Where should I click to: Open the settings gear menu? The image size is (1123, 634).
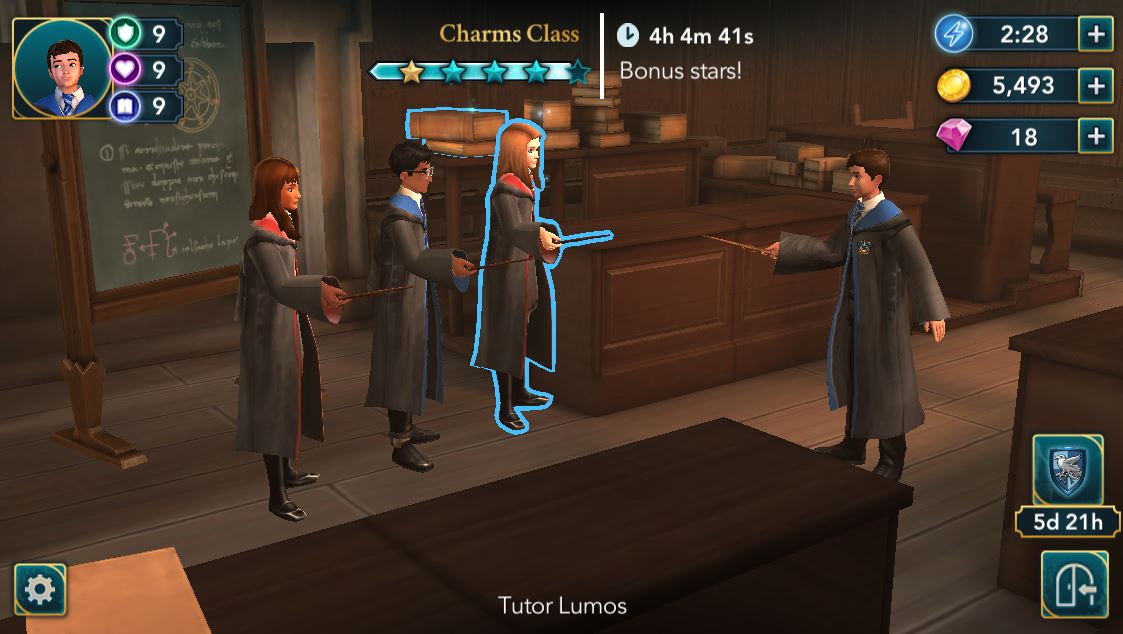40,590
